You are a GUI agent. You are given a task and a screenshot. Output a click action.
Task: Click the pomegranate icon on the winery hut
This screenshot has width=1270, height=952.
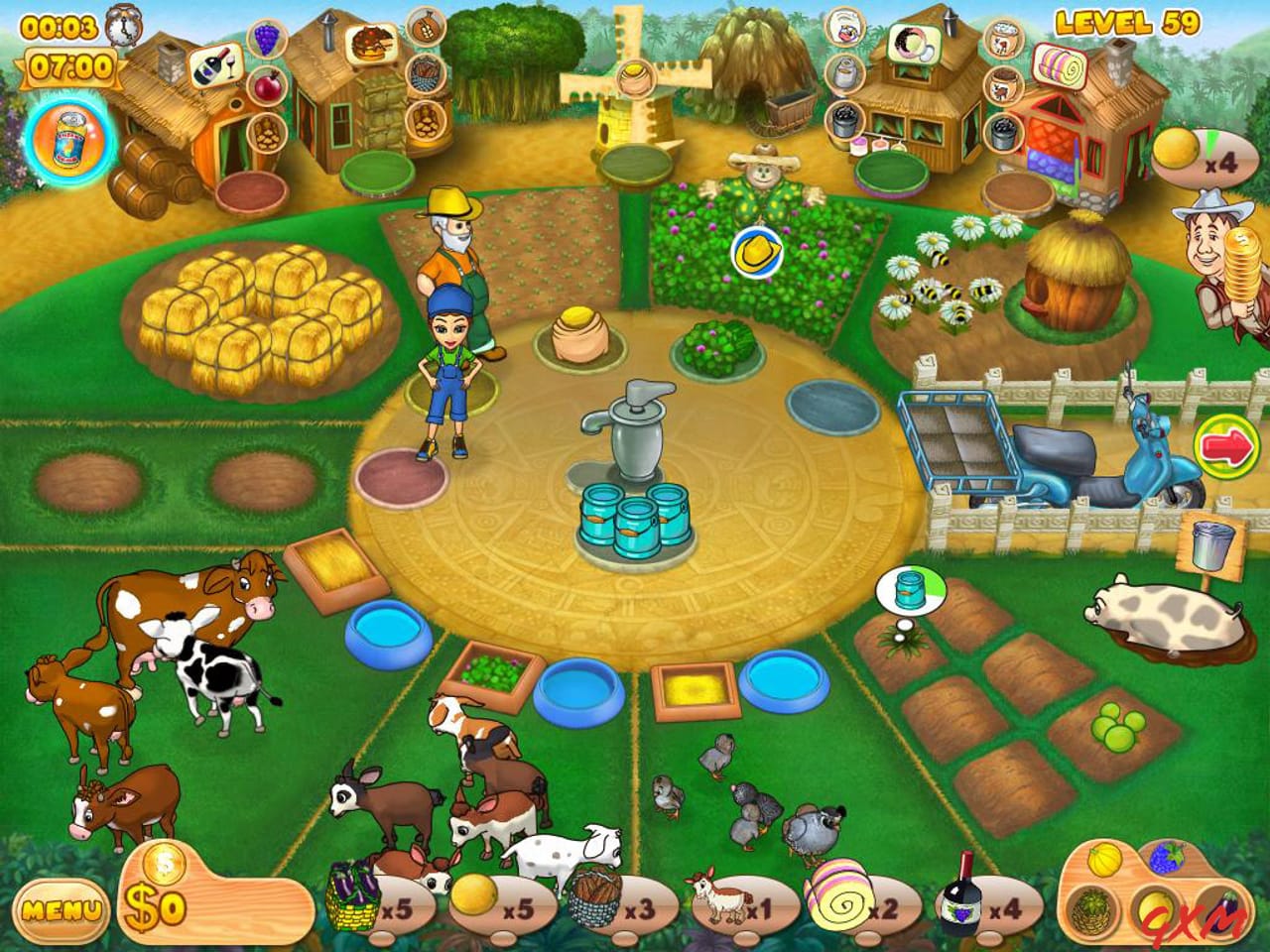(268, 86)
